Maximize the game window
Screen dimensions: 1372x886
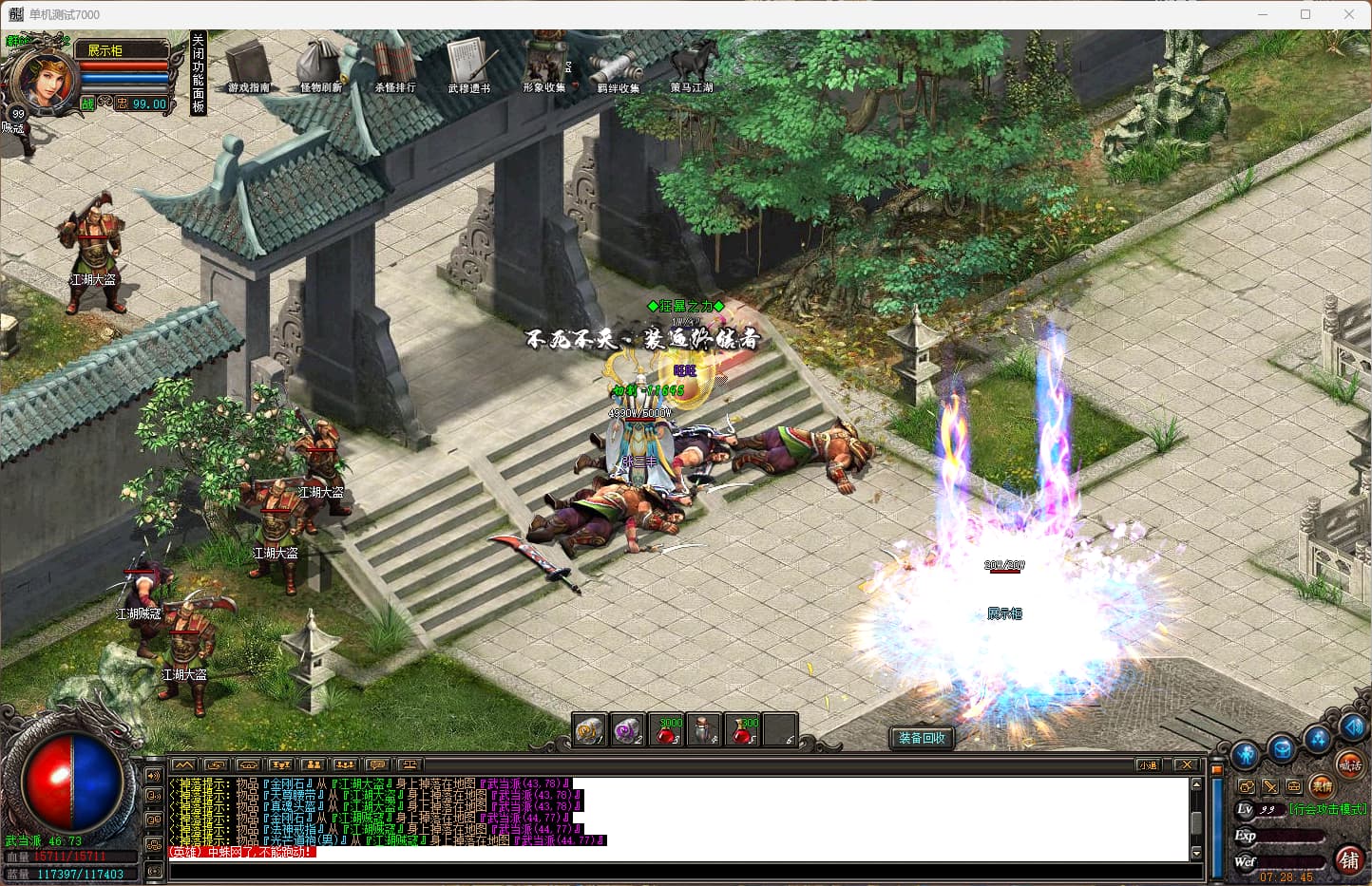coord(1305,14)
